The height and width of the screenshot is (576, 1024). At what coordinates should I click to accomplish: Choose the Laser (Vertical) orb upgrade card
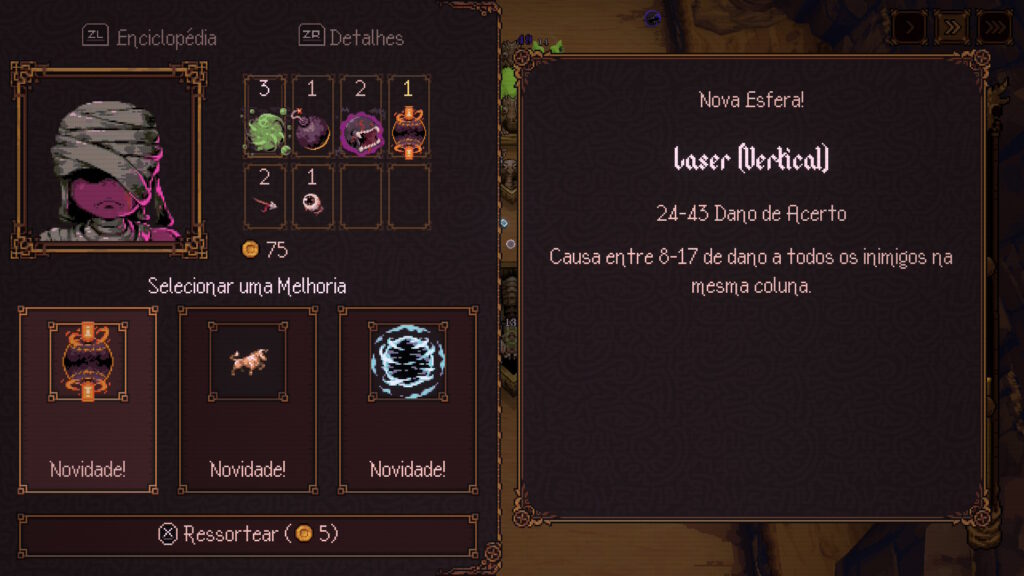(88, 396)
